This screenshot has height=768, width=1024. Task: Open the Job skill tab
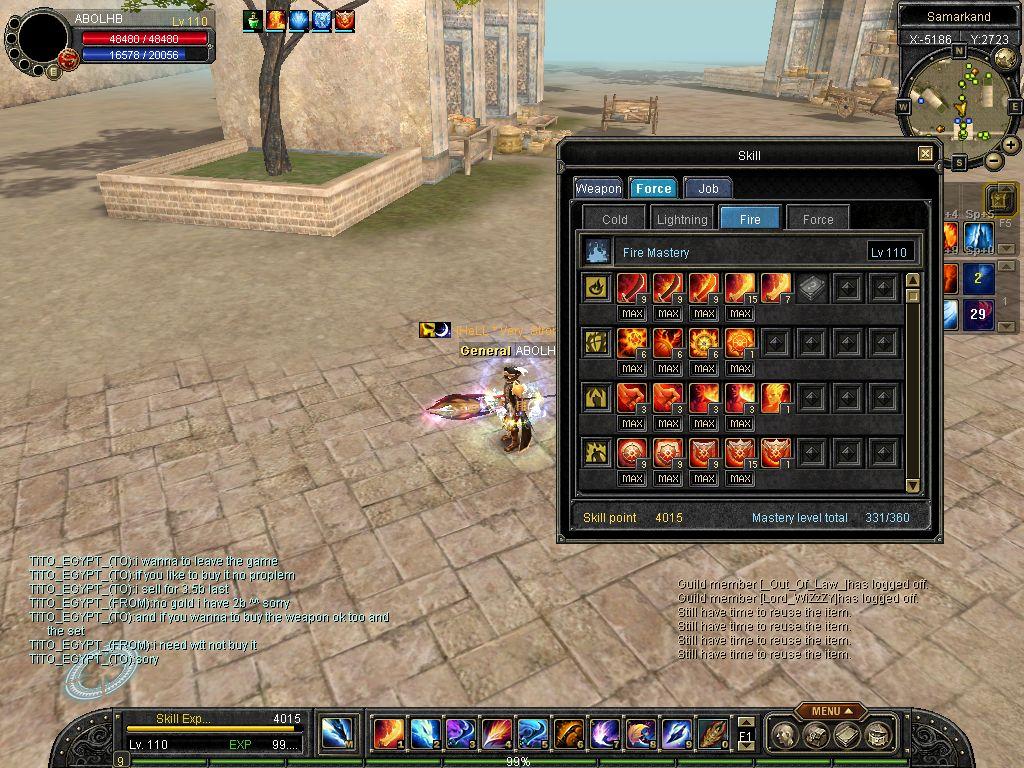tap(708, 188)
